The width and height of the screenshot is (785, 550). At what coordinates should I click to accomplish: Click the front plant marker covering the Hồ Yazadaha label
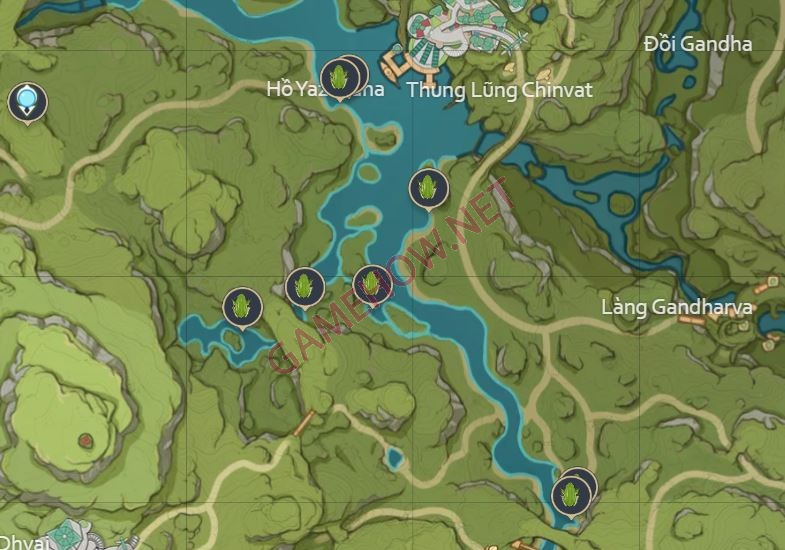point(338,78)
